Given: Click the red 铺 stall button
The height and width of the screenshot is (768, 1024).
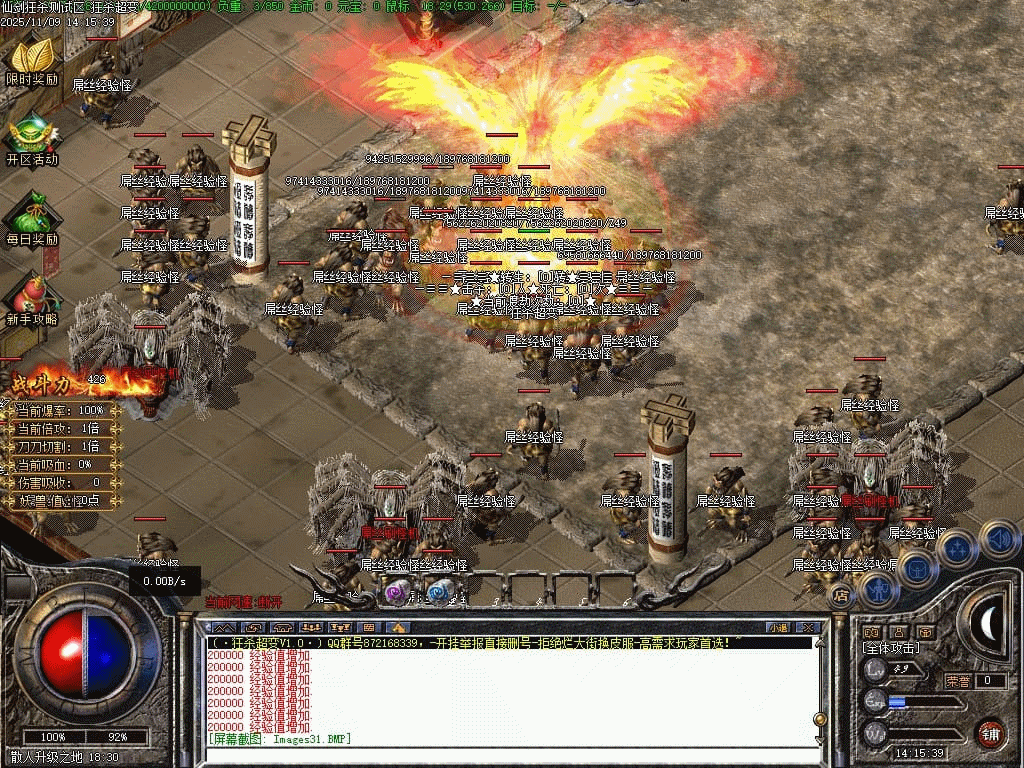Looking at the screenshot, I should click(990, 733).
